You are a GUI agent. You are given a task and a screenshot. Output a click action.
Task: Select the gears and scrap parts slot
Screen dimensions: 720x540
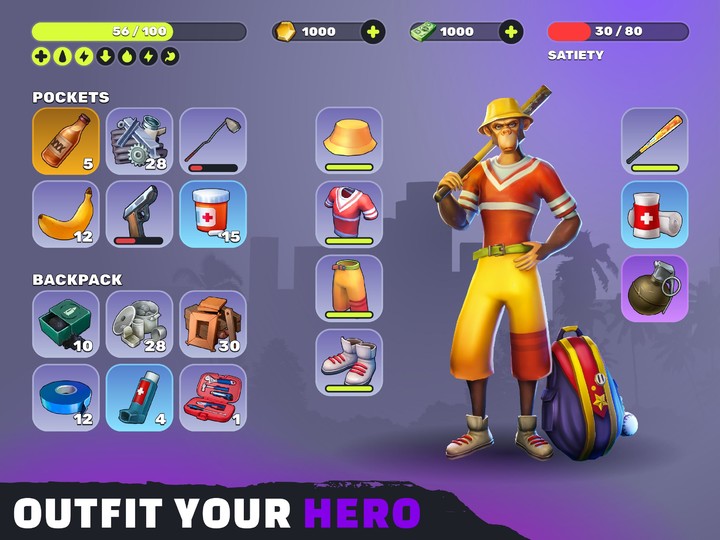point(139,141)
